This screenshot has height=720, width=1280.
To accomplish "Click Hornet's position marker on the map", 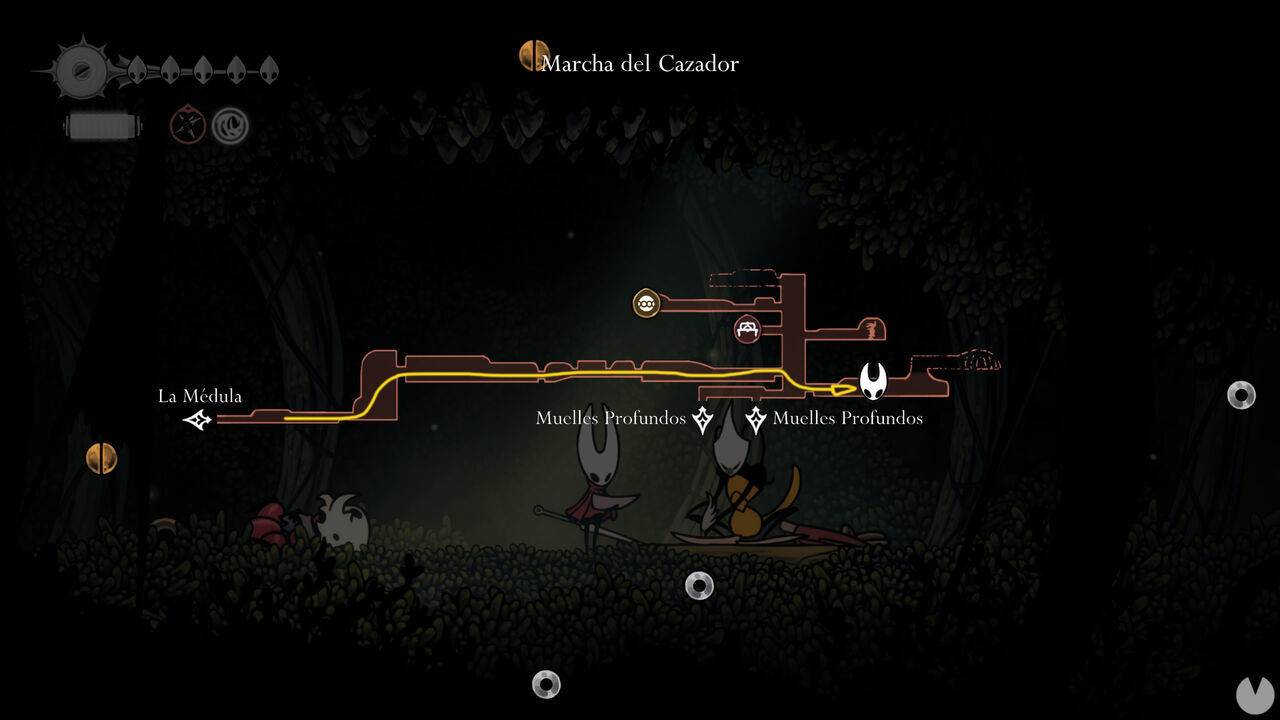I will [x=873, y=381].
